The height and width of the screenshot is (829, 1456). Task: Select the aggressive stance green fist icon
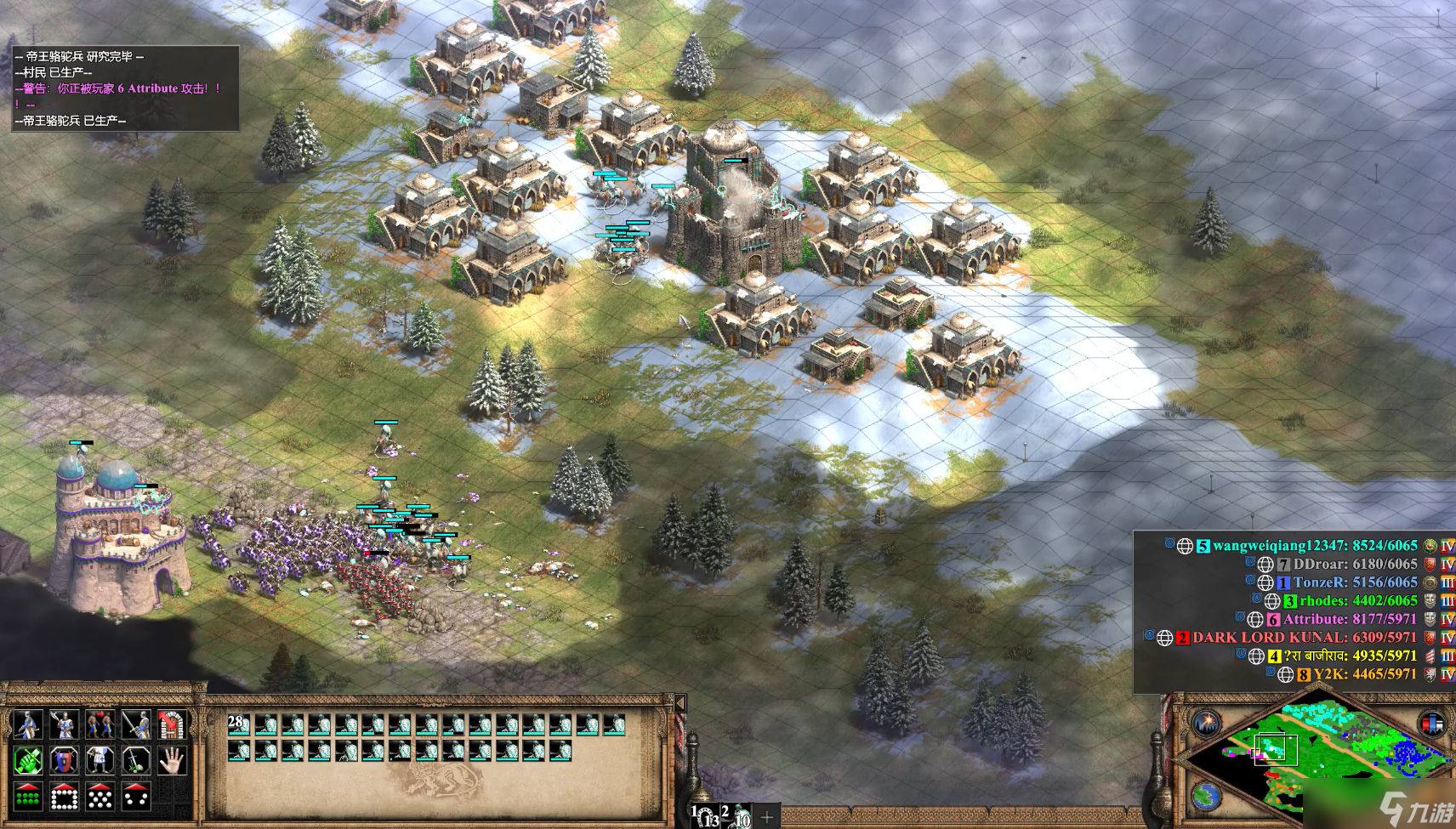[28, 760]
